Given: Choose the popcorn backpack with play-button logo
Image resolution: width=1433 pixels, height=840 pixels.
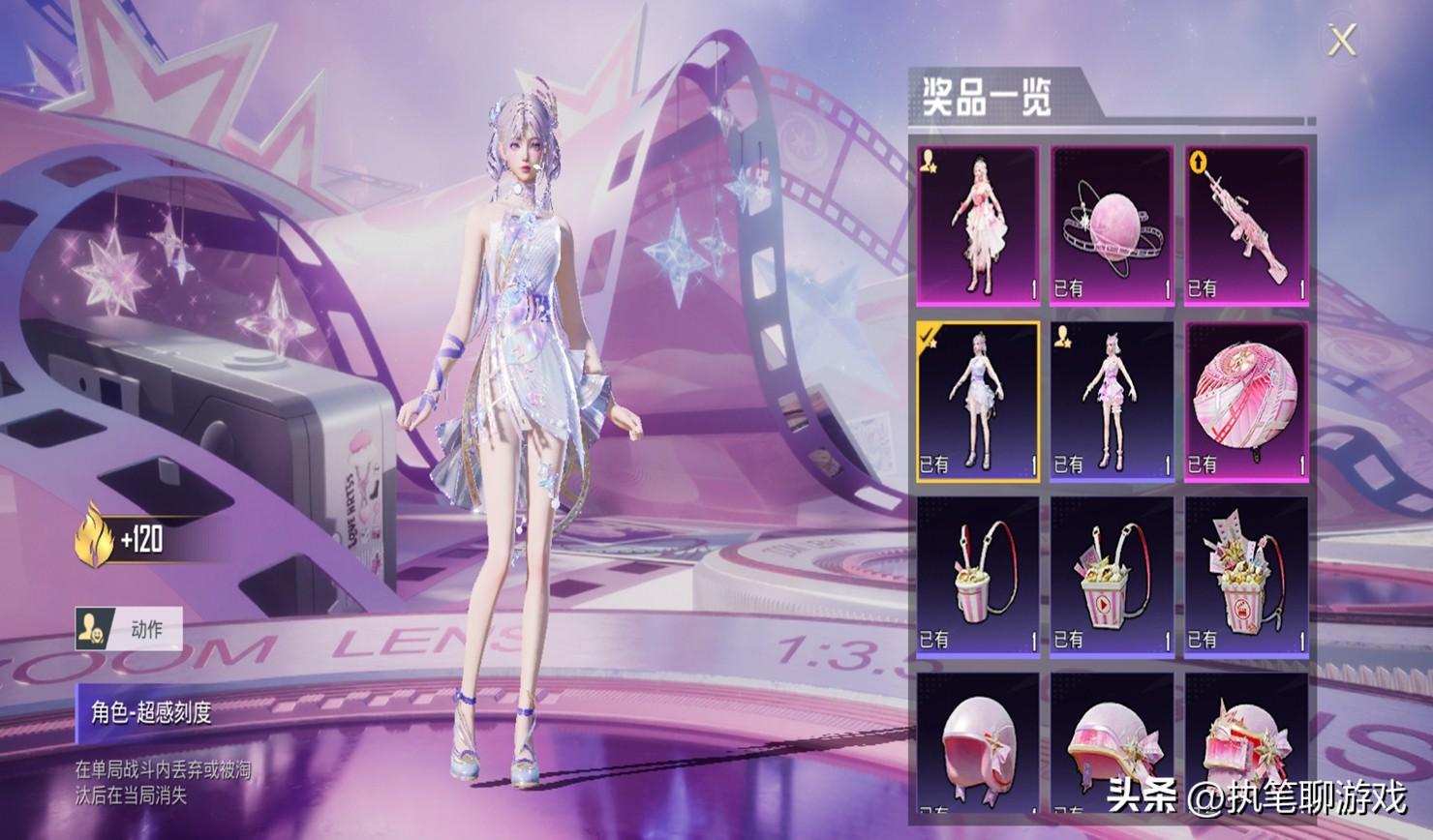Looking at the screenshot, I should [x=1112, y=578].
